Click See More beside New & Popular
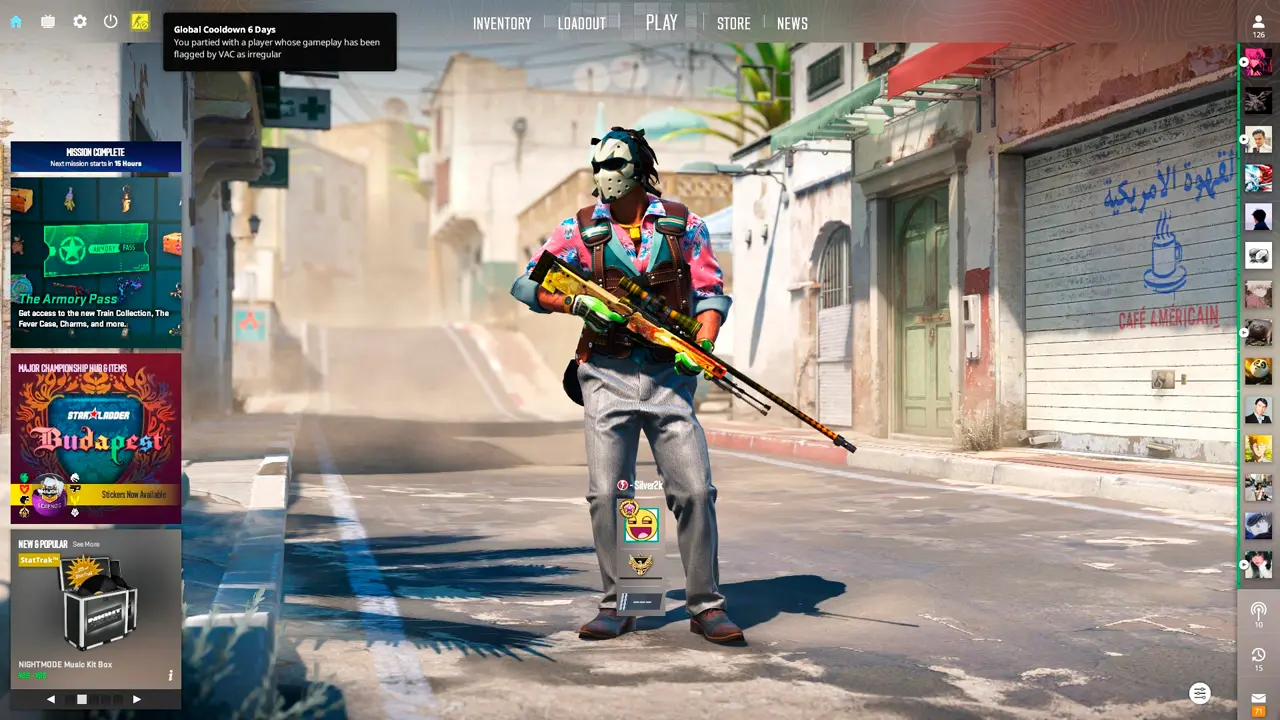Image resolution: width=1280 pixels, height=720 pixels. point(86,544)
